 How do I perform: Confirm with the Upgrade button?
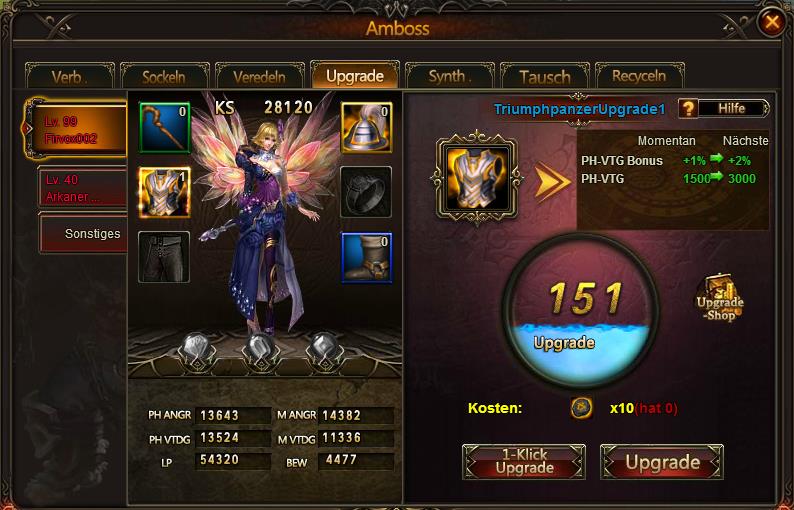coord(662,462)
